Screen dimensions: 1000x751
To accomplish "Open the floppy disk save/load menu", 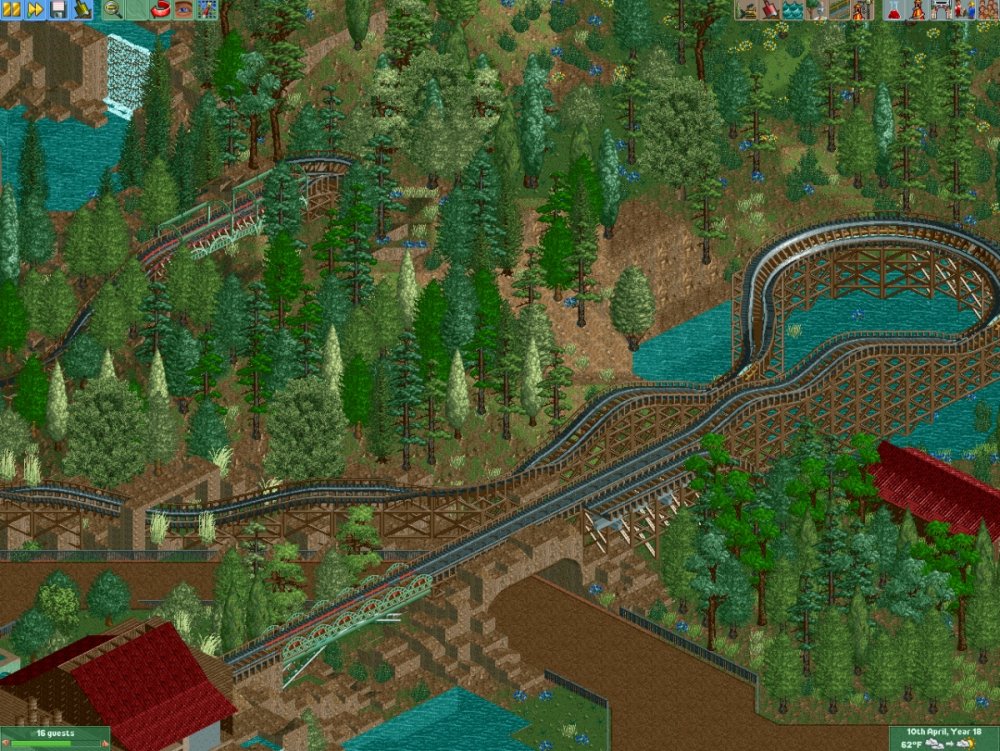I will tap(58, 10).
